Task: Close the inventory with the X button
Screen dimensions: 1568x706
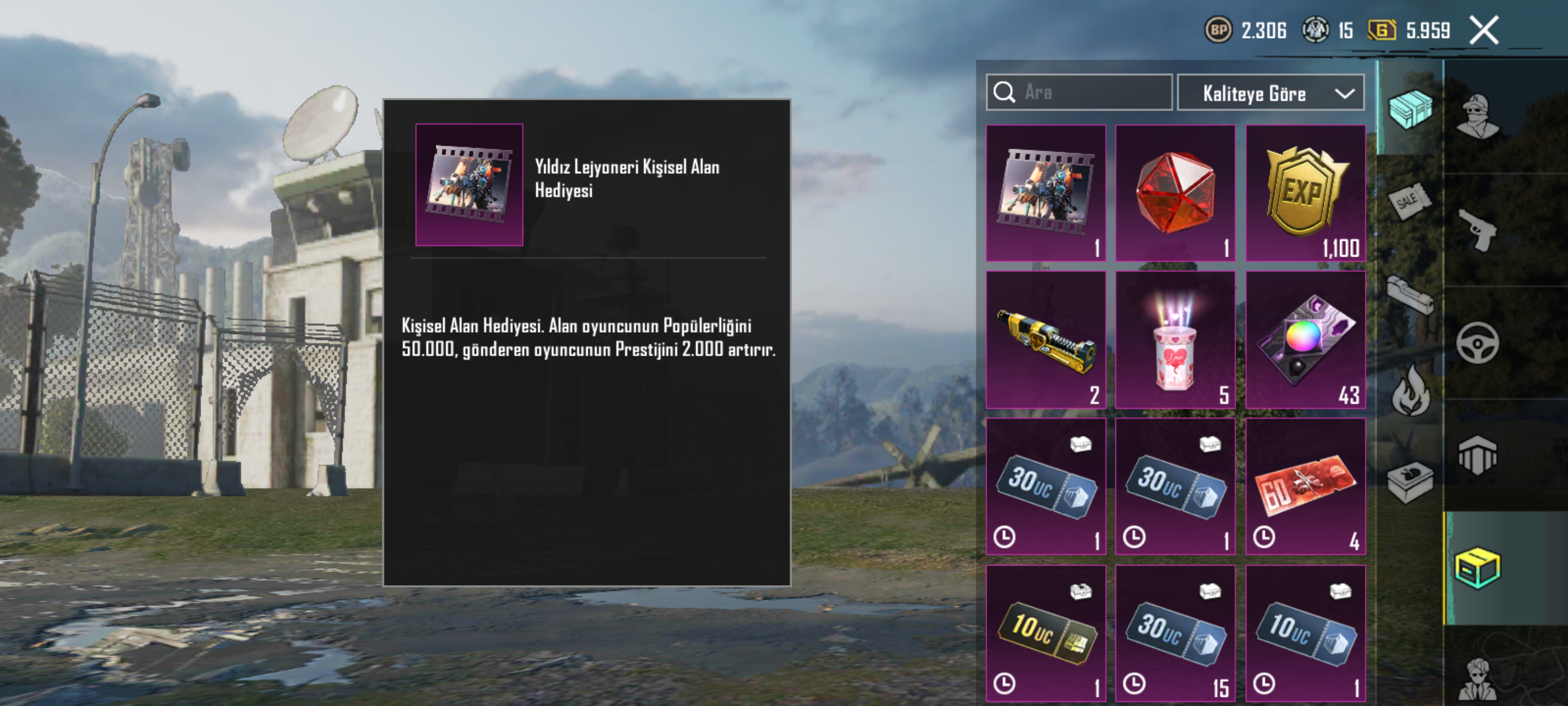Action: pos(1484,31)
